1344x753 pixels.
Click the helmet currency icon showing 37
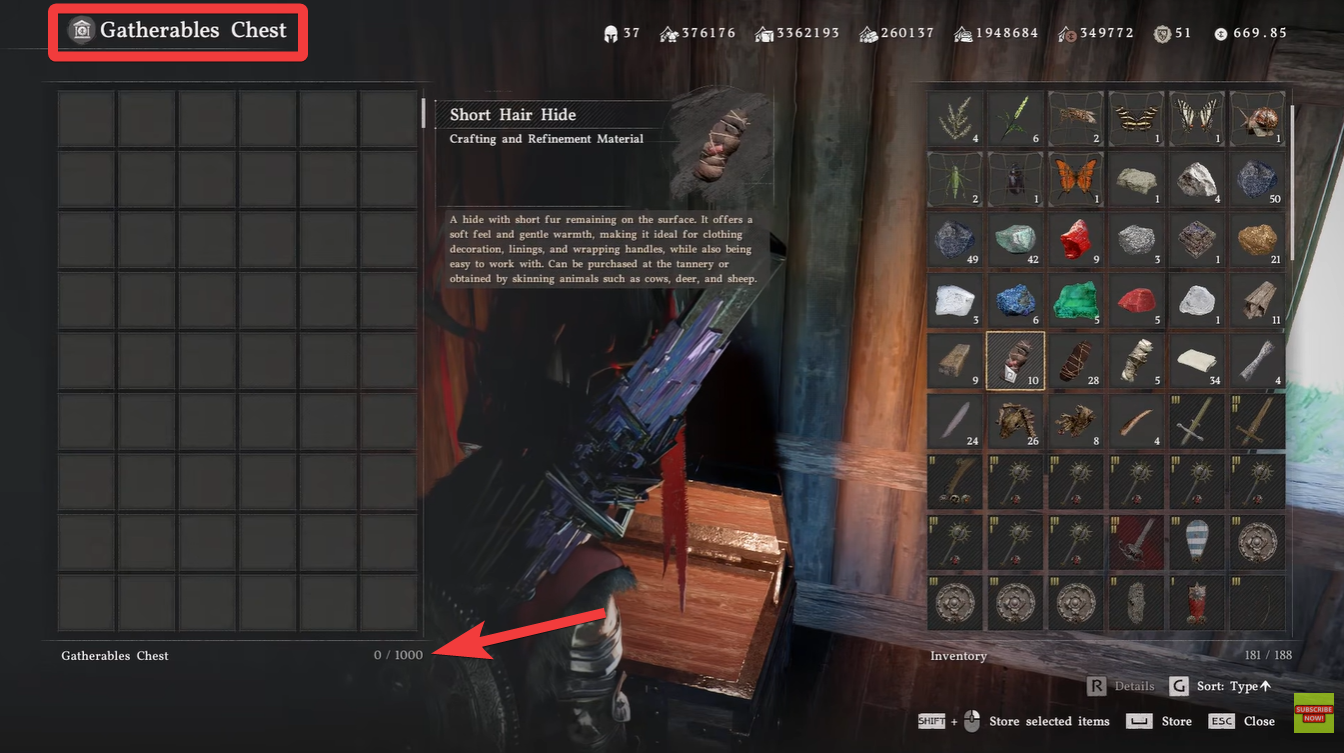(611, 32)
